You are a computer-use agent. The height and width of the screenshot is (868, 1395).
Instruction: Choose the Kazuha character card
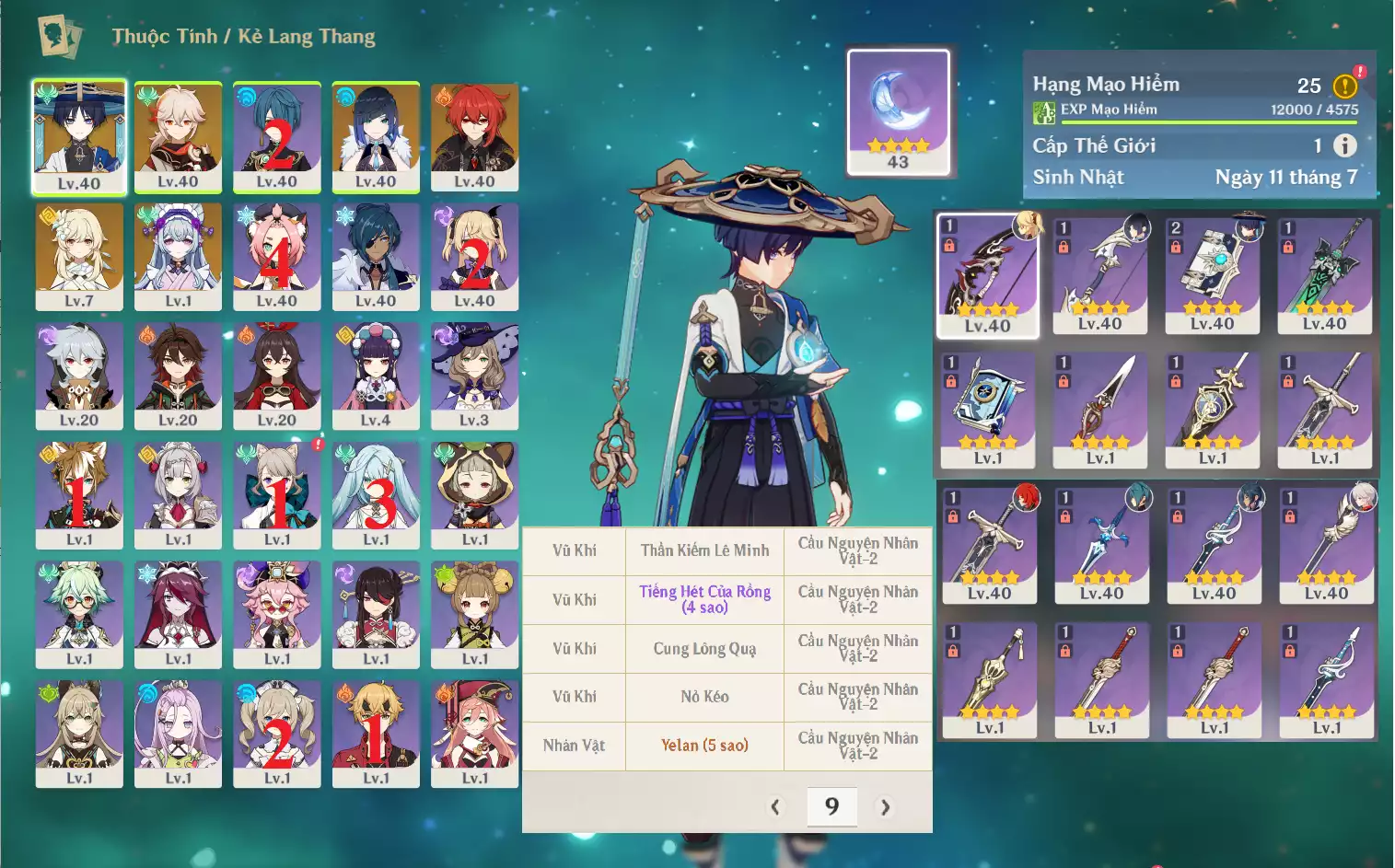(178, 136)
